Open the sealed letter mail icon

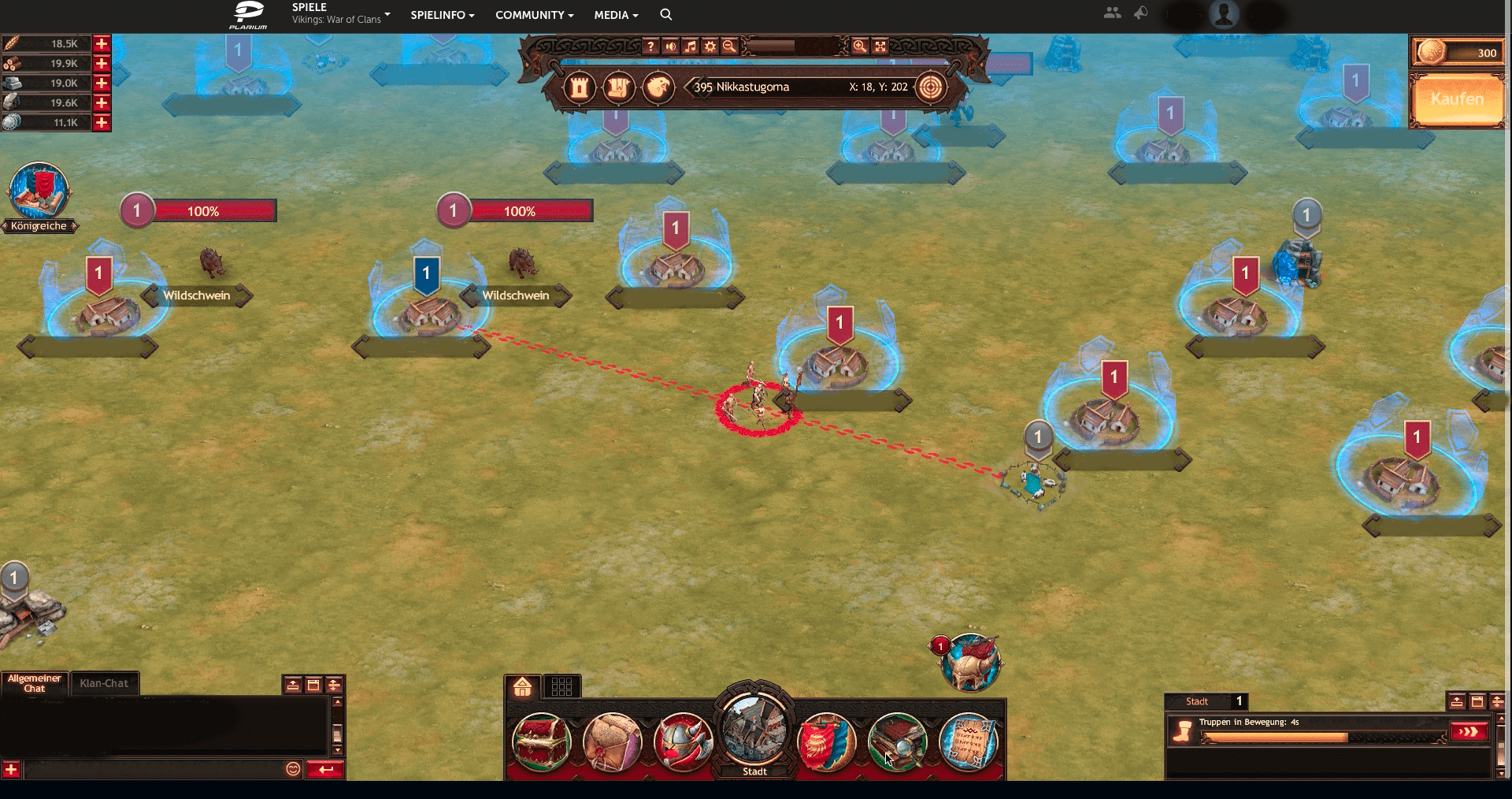click(x=612, y=741)
